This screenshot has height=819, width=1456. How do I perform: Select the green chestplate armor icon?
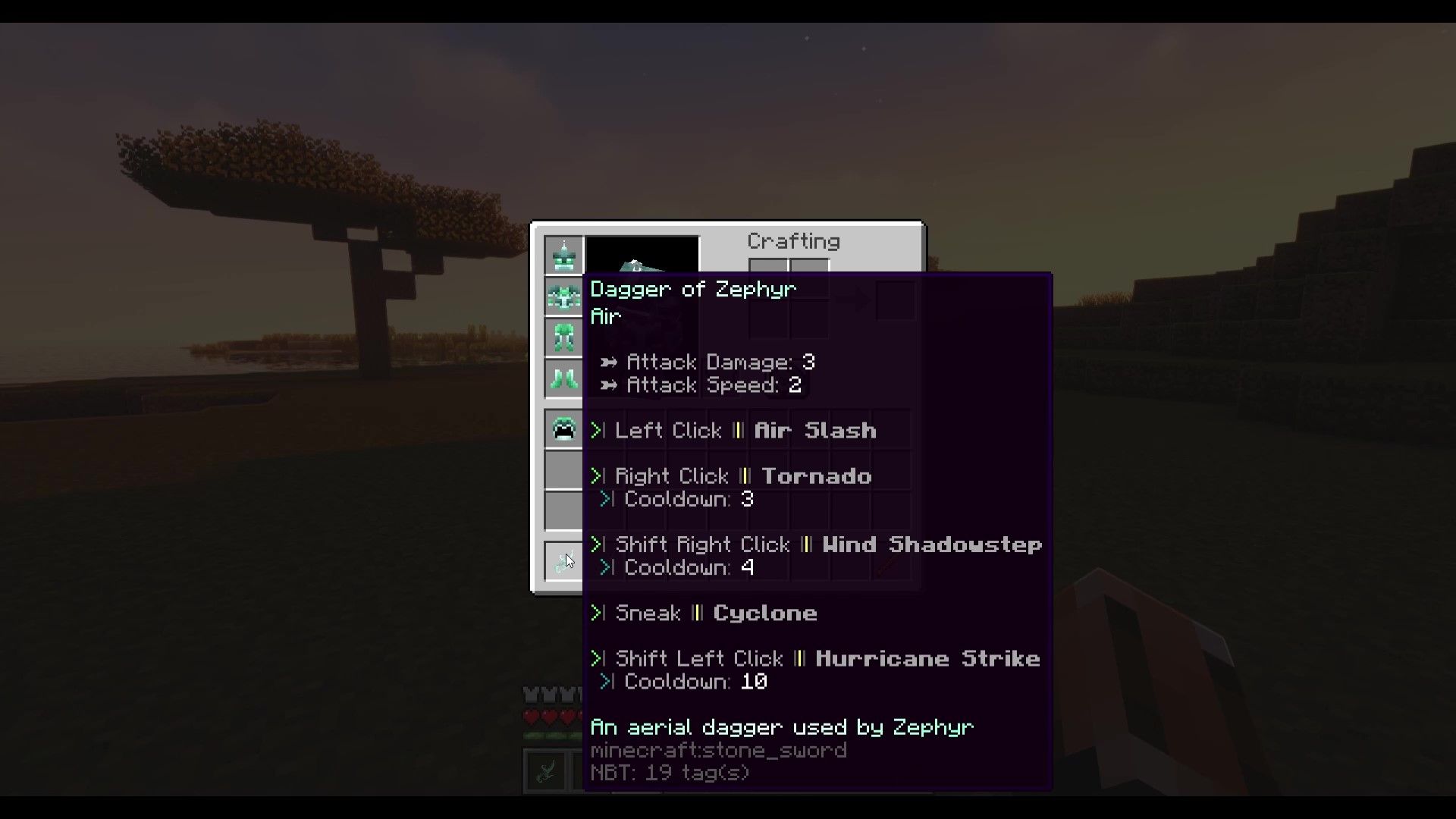pos(563,297)
